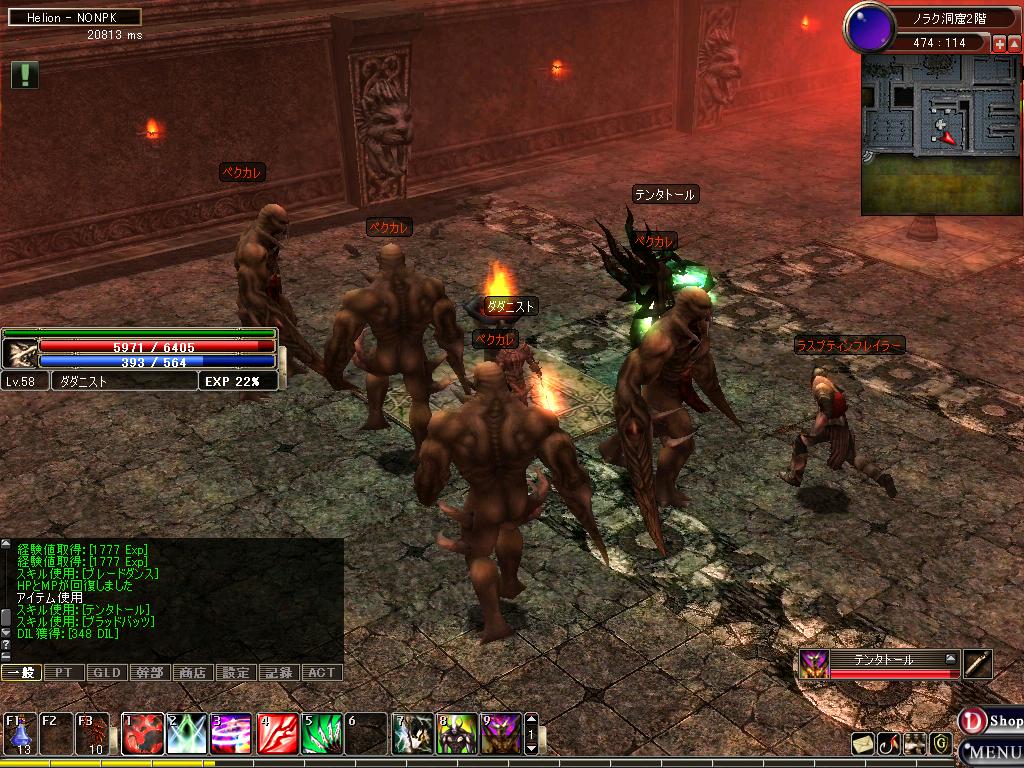Cast the white light-beam skill in slot 2
Viewport: 1024px width, 768px height.
187,733
